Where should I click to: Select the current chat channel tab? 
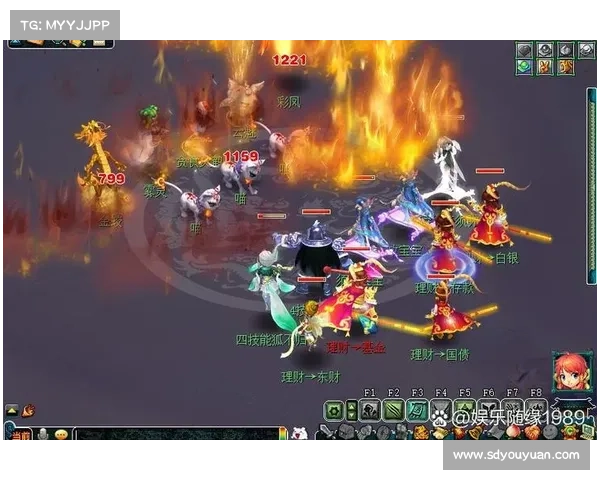click(x=19, y=435)
